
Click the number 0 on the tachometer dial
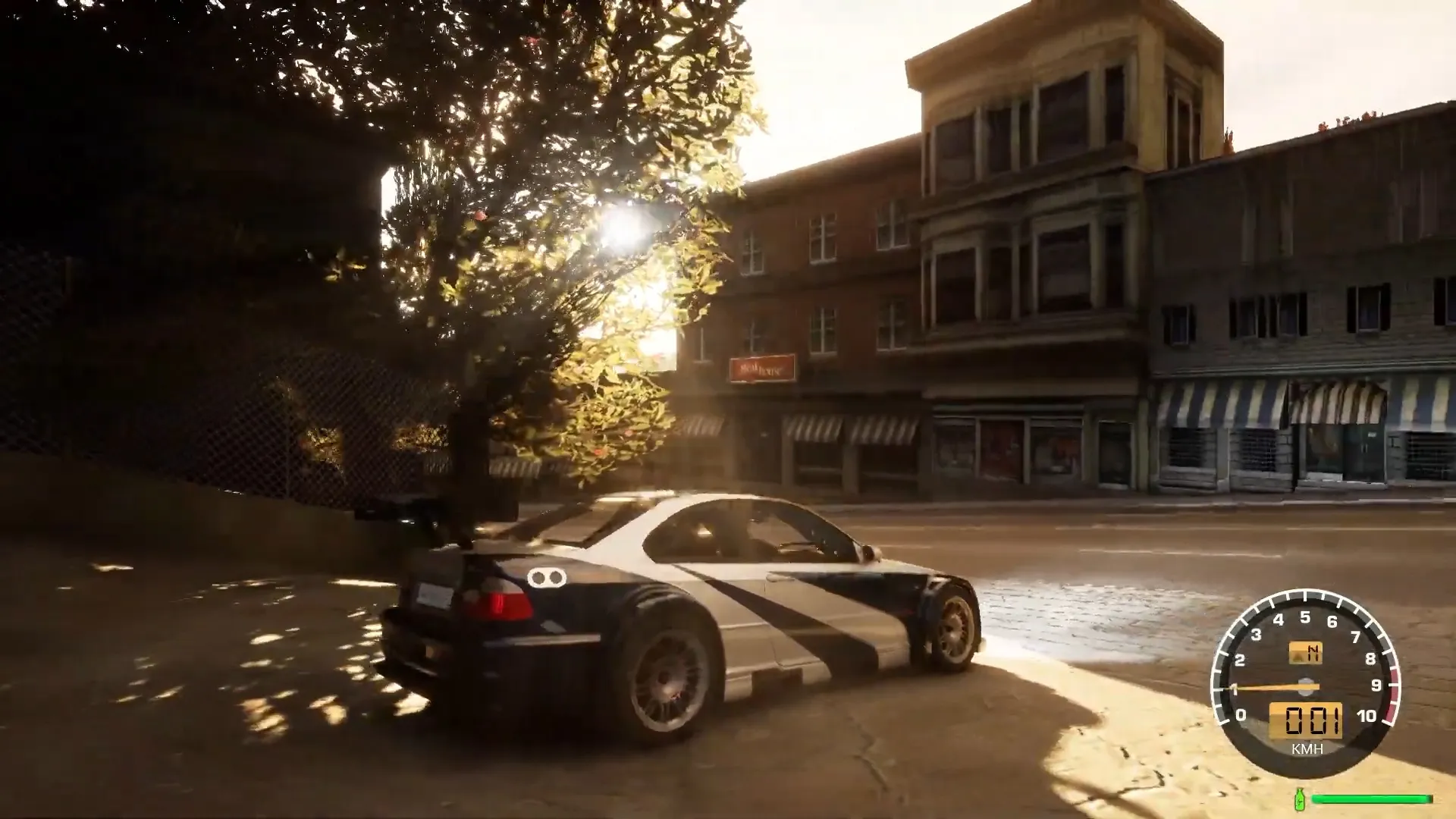(x=1241, y=714)
